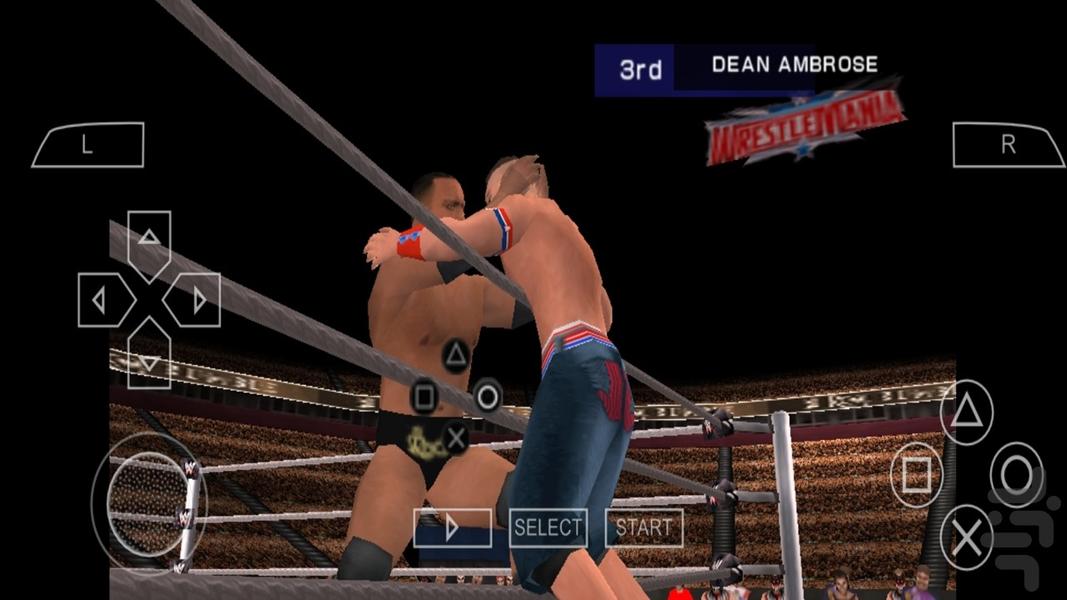The image size is (1067, 600).
Task: Click the SELECT touch button
Action: point(548,527)
